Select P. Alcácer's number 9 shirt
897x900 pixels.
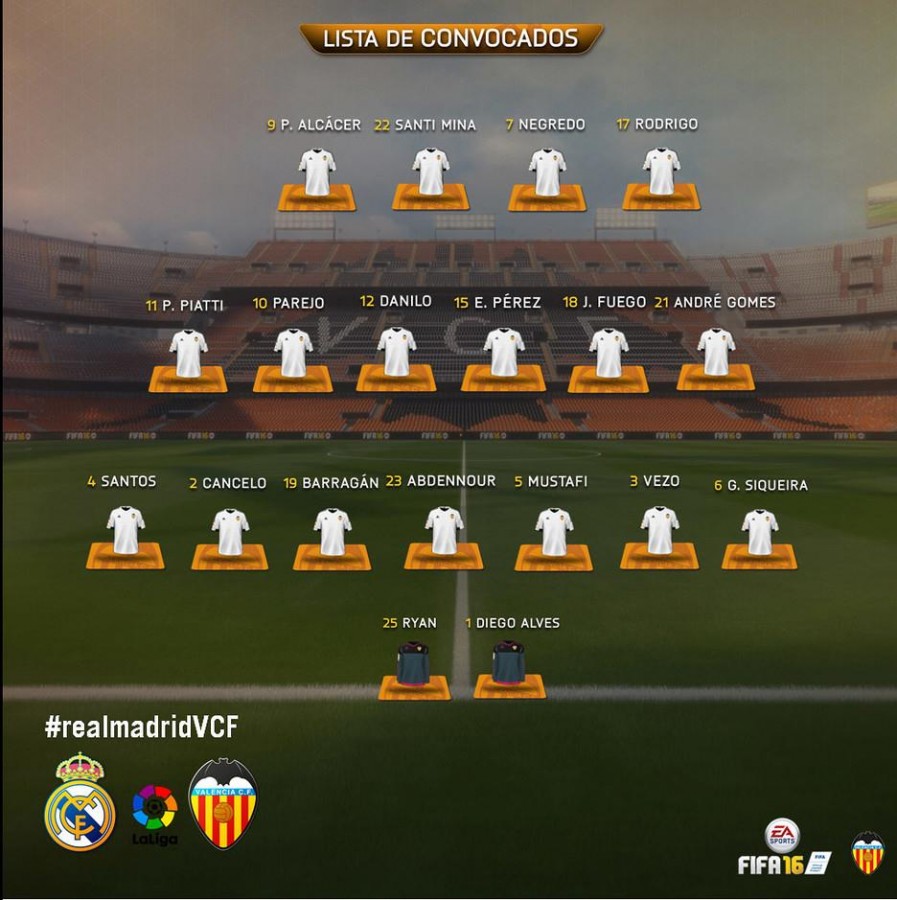click(x=316, y=173)
